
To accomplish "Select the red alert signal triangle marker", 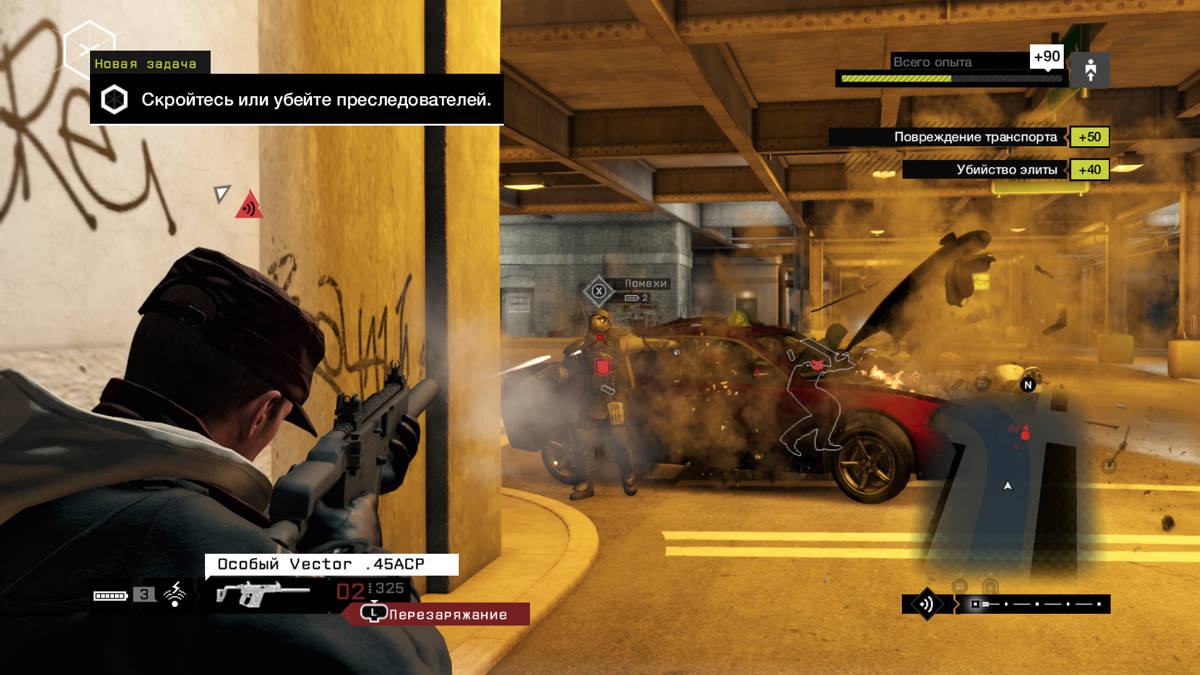I will tap(249, 207).
